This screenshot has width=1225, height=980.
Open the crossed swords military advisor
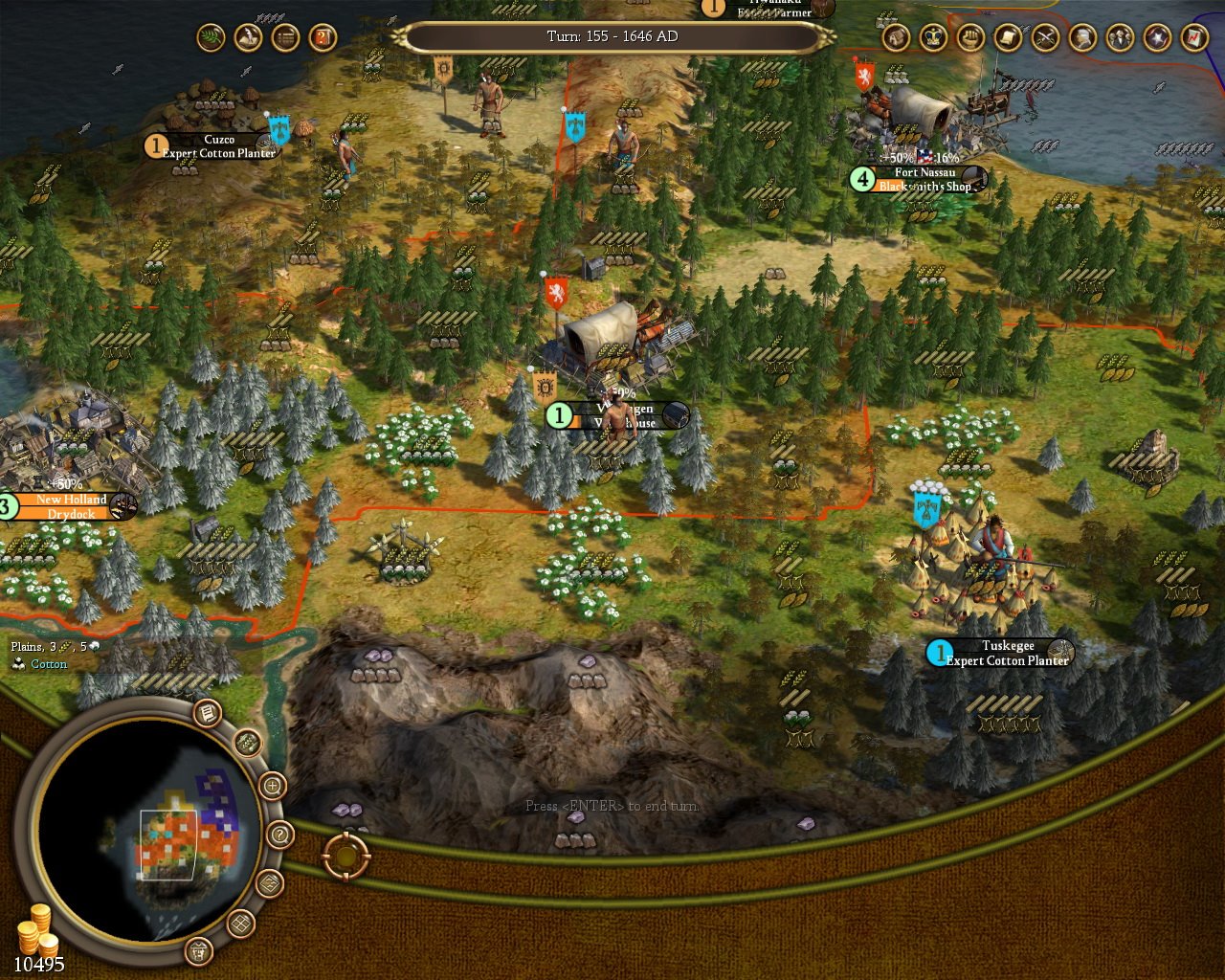click(x=1043, y=38)
